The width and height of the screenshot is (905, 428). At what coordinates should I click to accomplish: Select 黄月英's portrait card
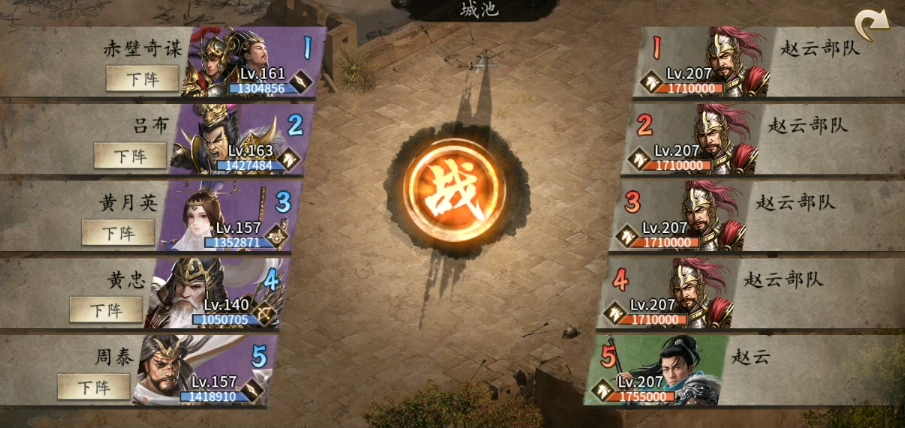(x=226, y=216)
